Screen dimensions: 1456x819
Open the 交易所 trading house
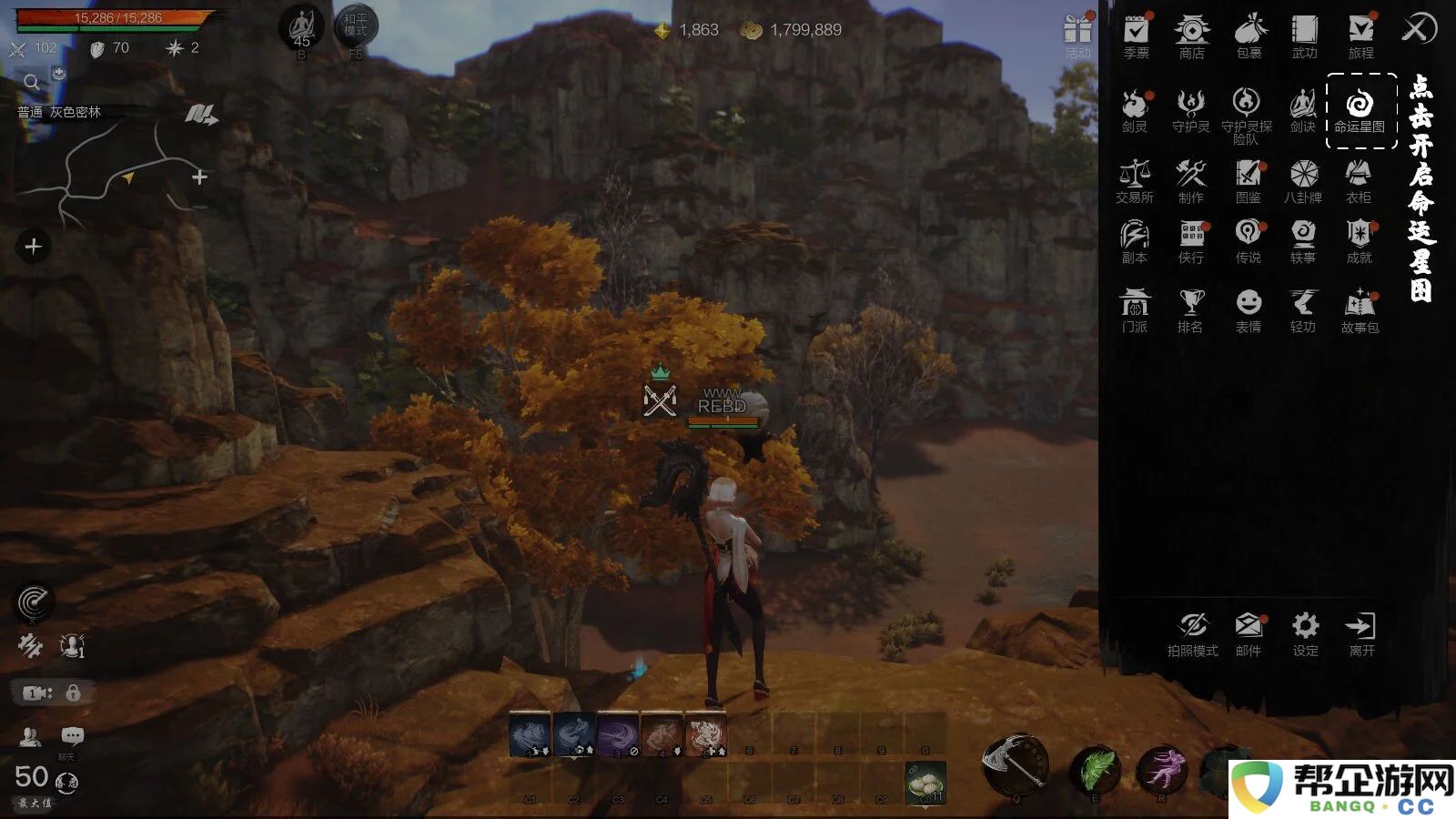[1135, 178]
